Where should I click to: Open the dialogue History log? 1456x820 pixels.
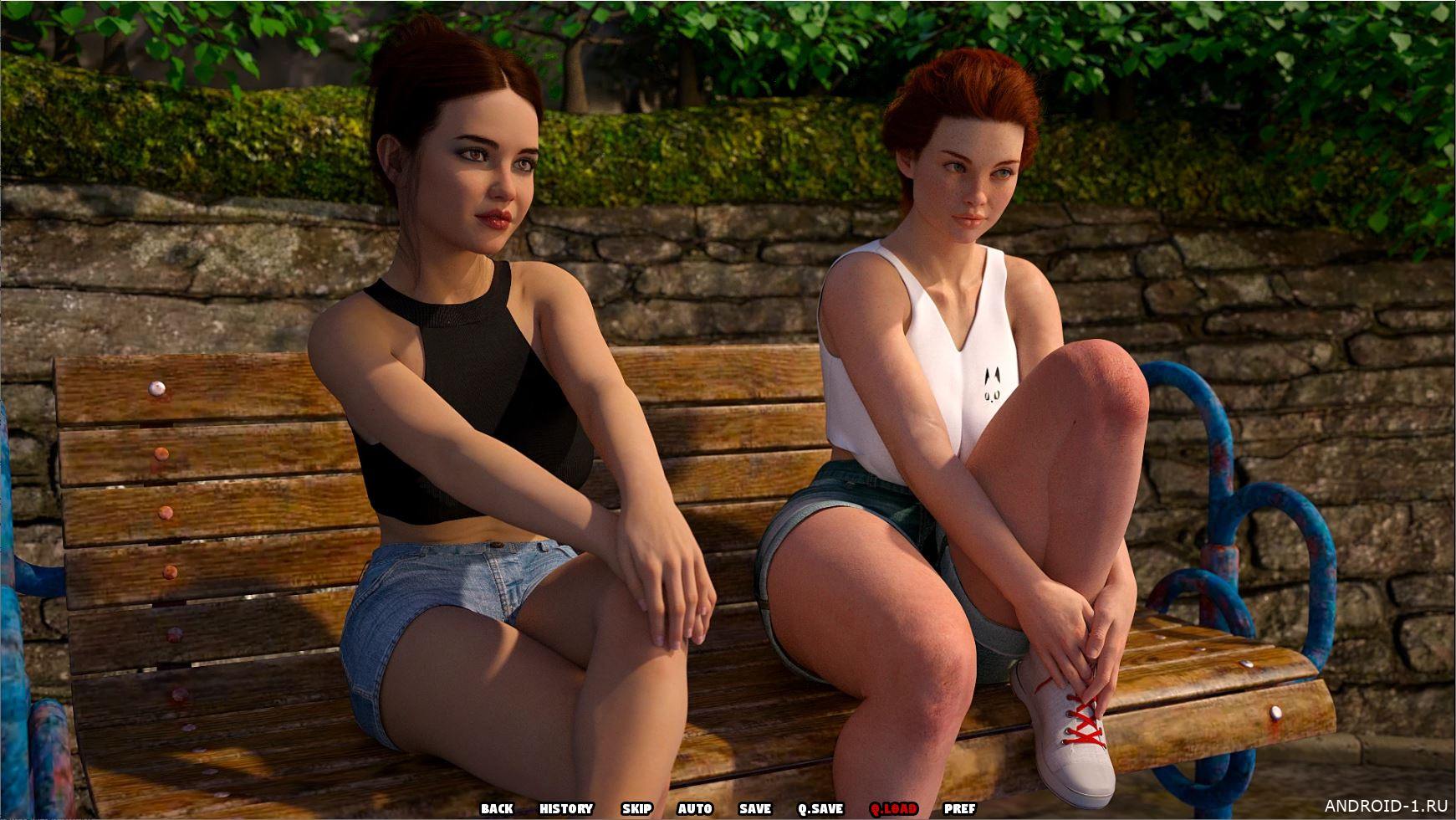pos(566,808)
